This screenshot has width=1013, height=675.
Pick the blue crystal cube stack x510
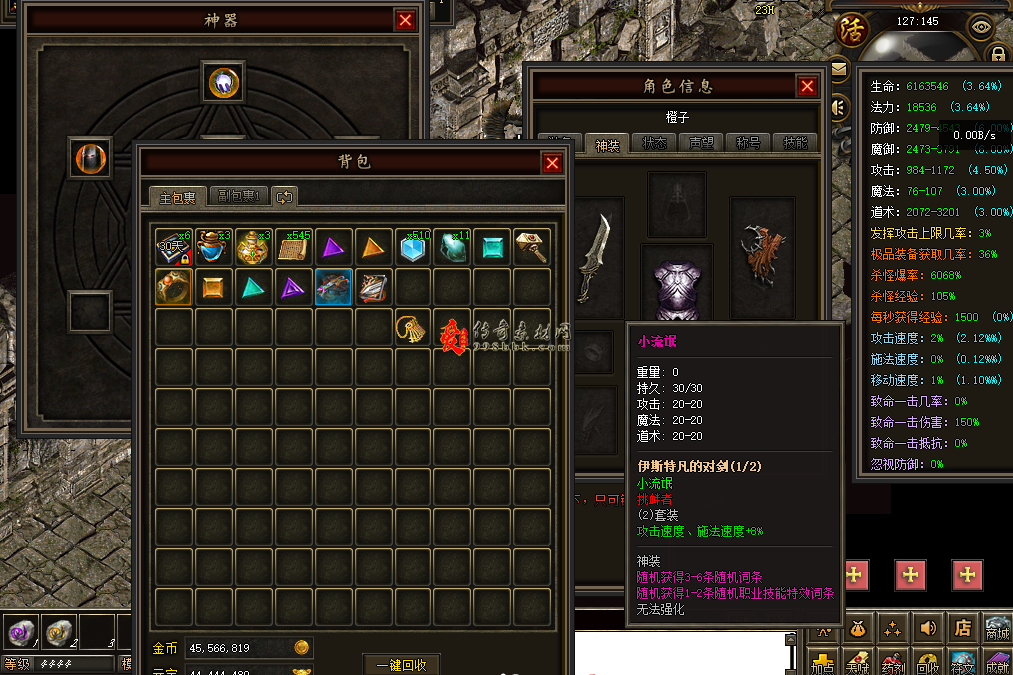point(411,247)
